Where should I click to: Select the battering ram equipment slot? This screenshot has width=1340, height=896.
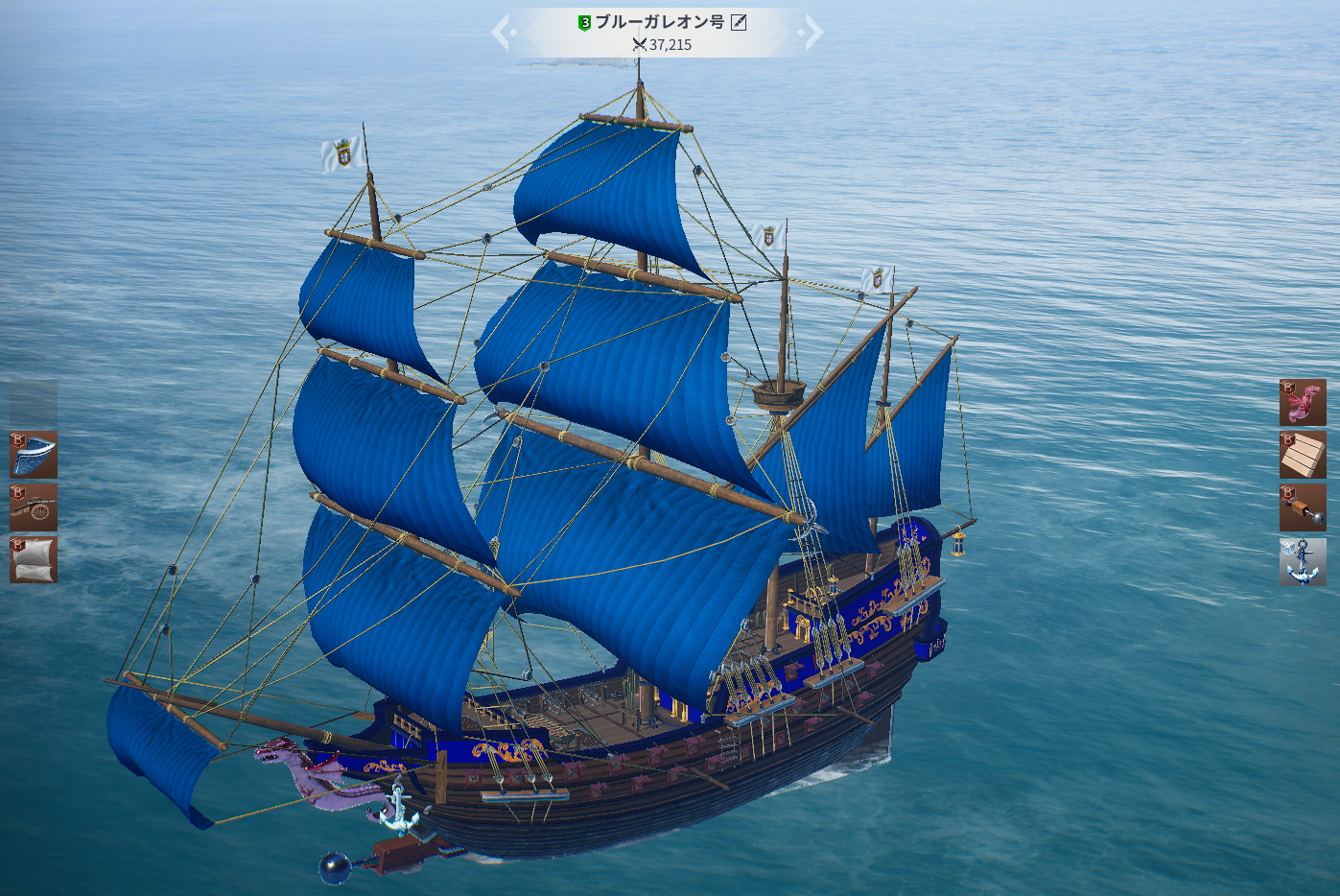1303,507
